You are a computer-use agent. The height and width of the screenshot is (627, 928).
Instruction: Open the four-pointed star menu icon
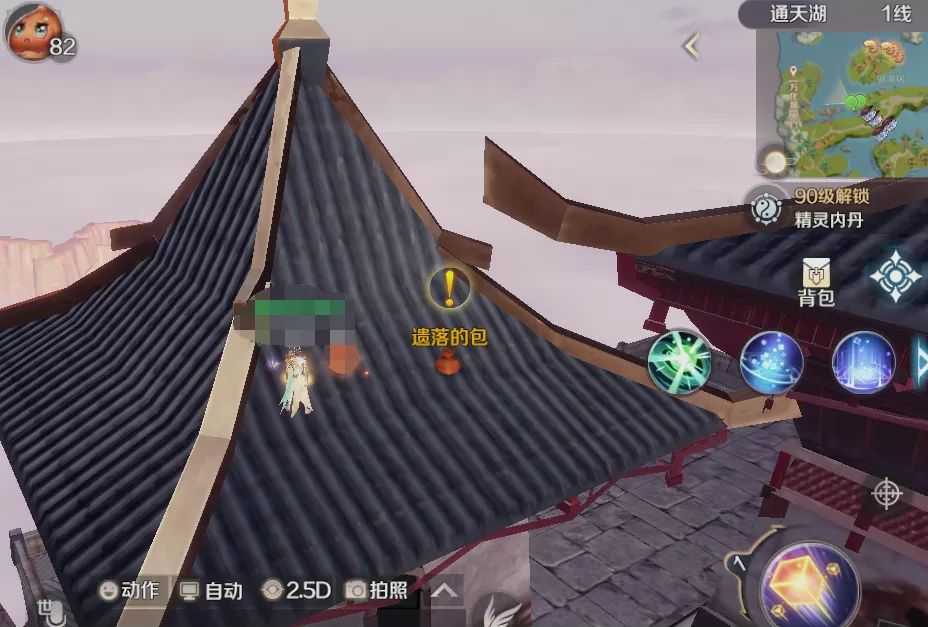coord(895,276)
